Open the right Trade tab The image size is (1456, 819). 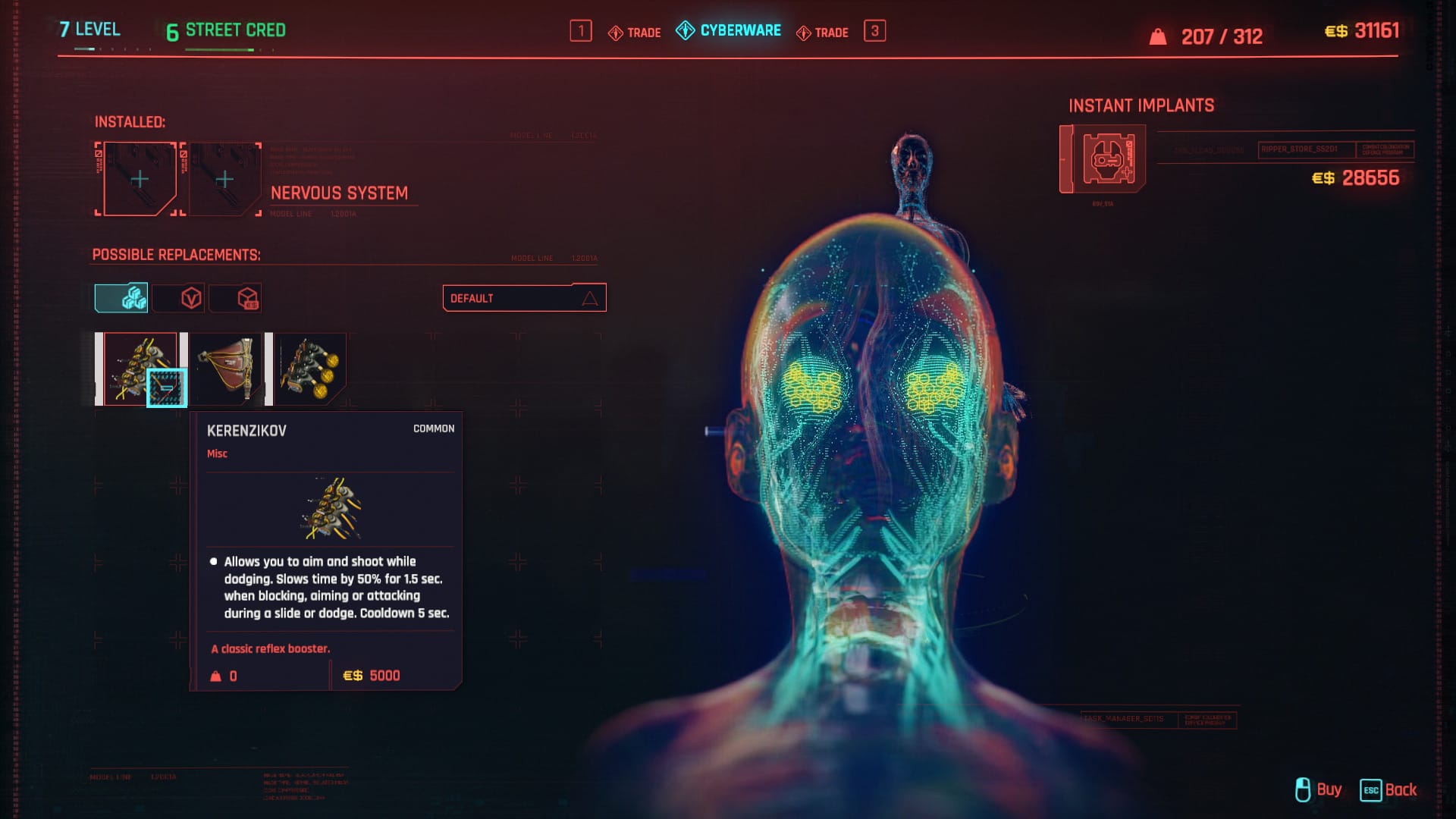[x=824, y=32]
